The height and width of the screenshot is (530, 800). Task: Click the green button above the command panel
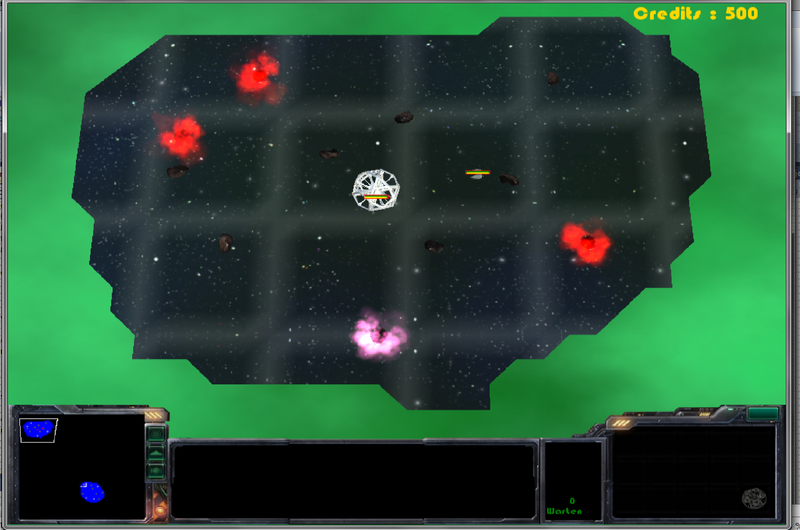(x=762, y=413)
